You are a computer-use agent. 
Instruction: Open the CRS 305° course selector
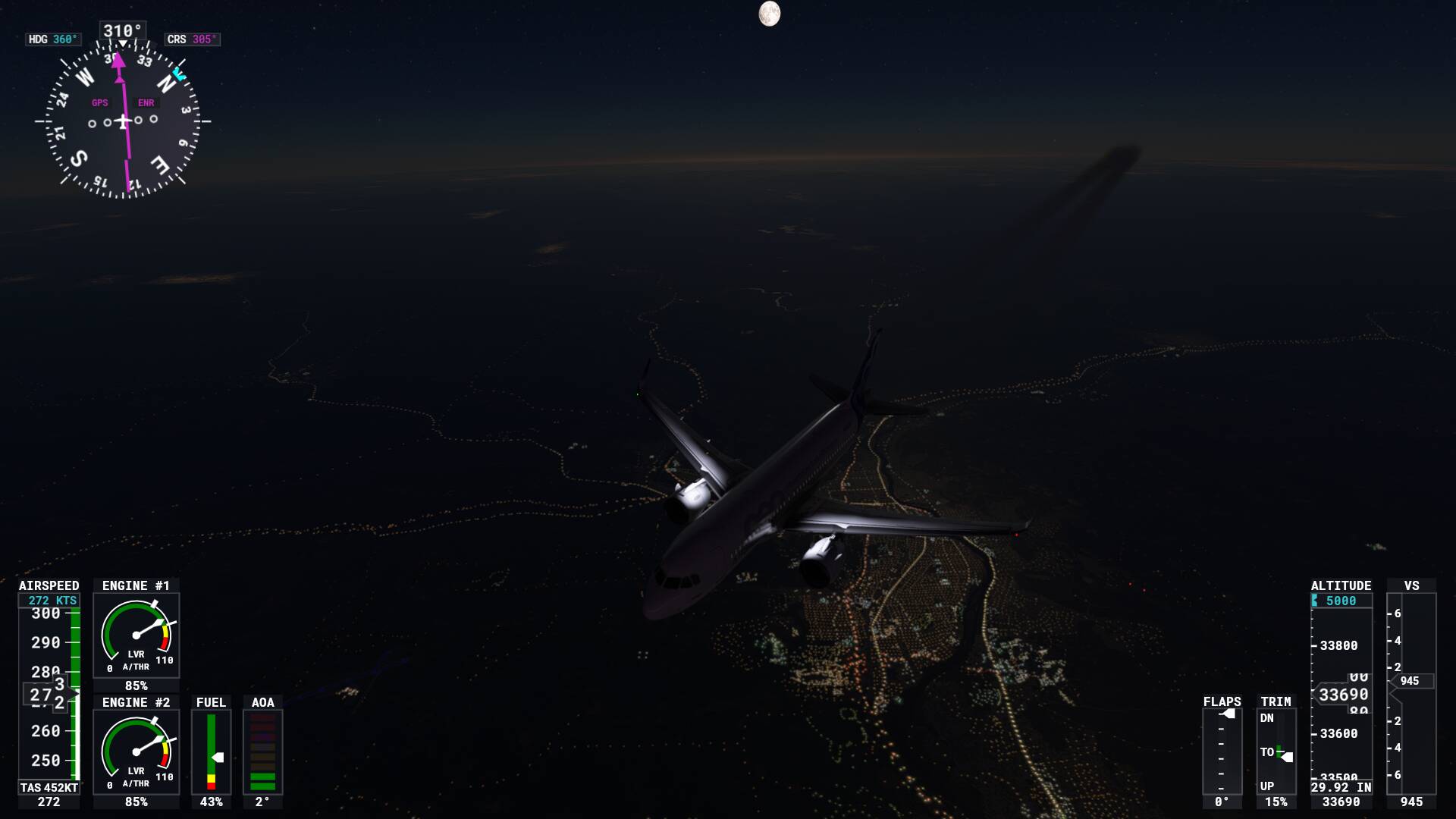click(x=191, y=39)
